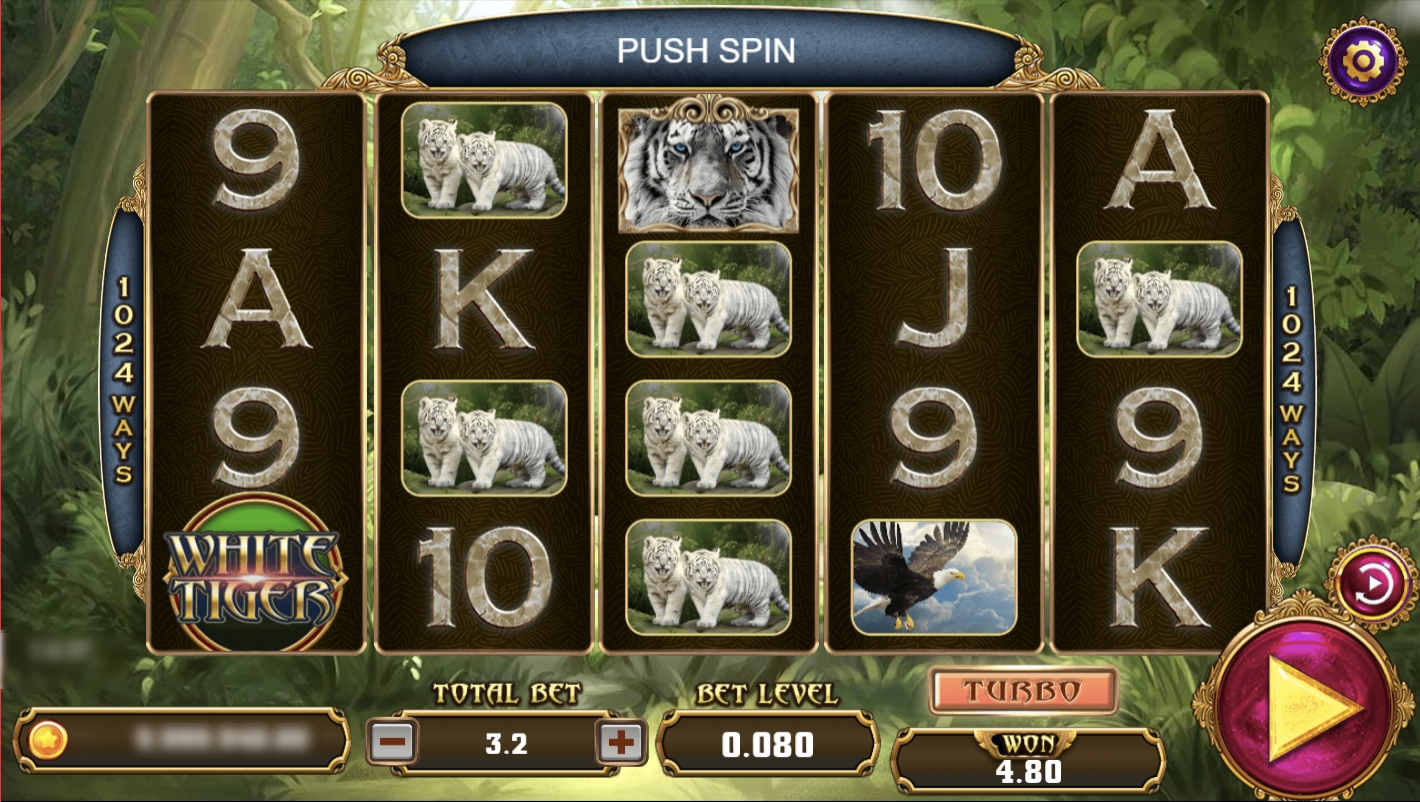1420x802 pixels.
Task: Click the white tiger face symbol
Action: point(710,170)
